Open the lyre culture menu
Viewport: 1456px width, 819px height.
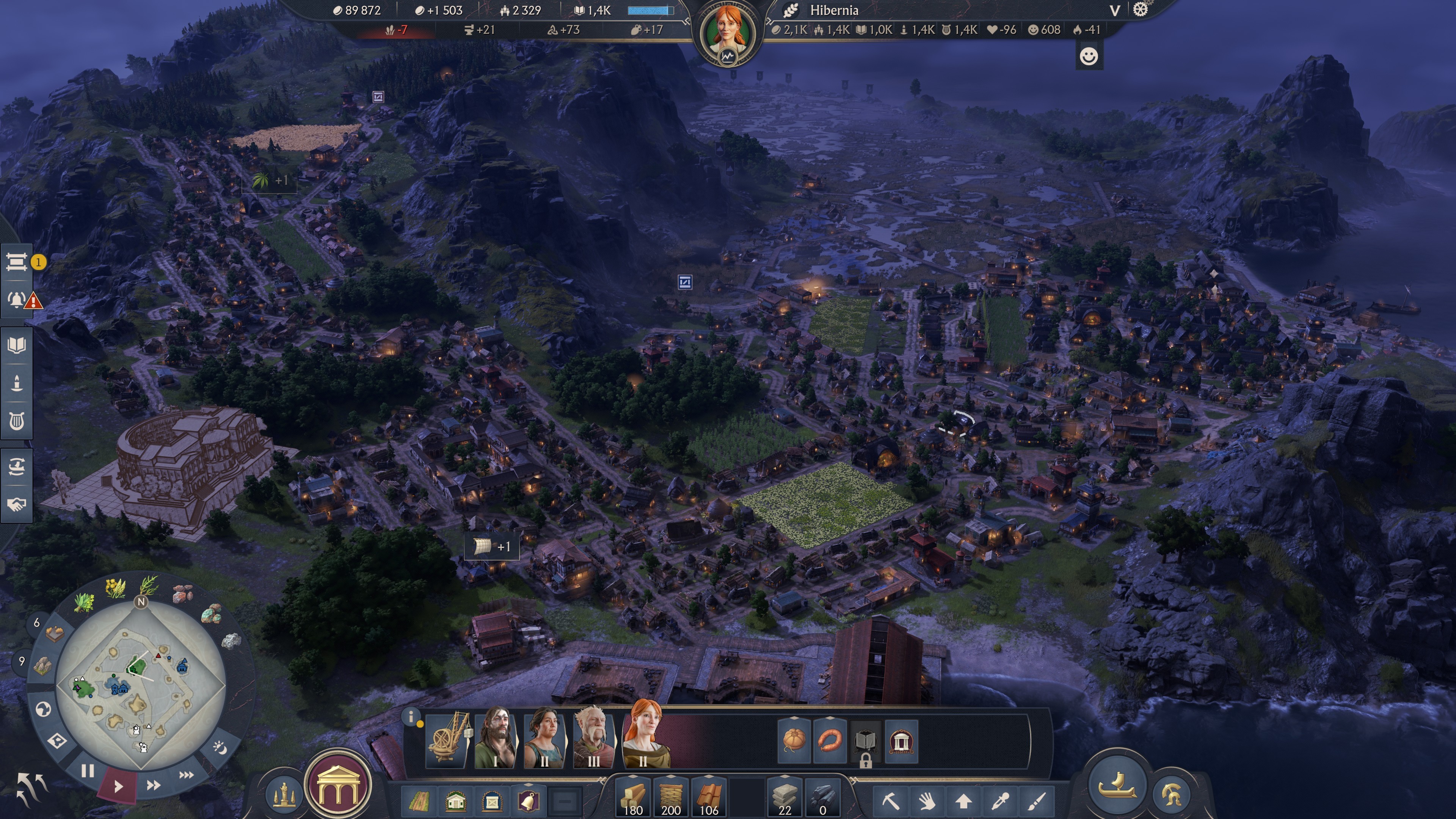(x=16, y=420)
